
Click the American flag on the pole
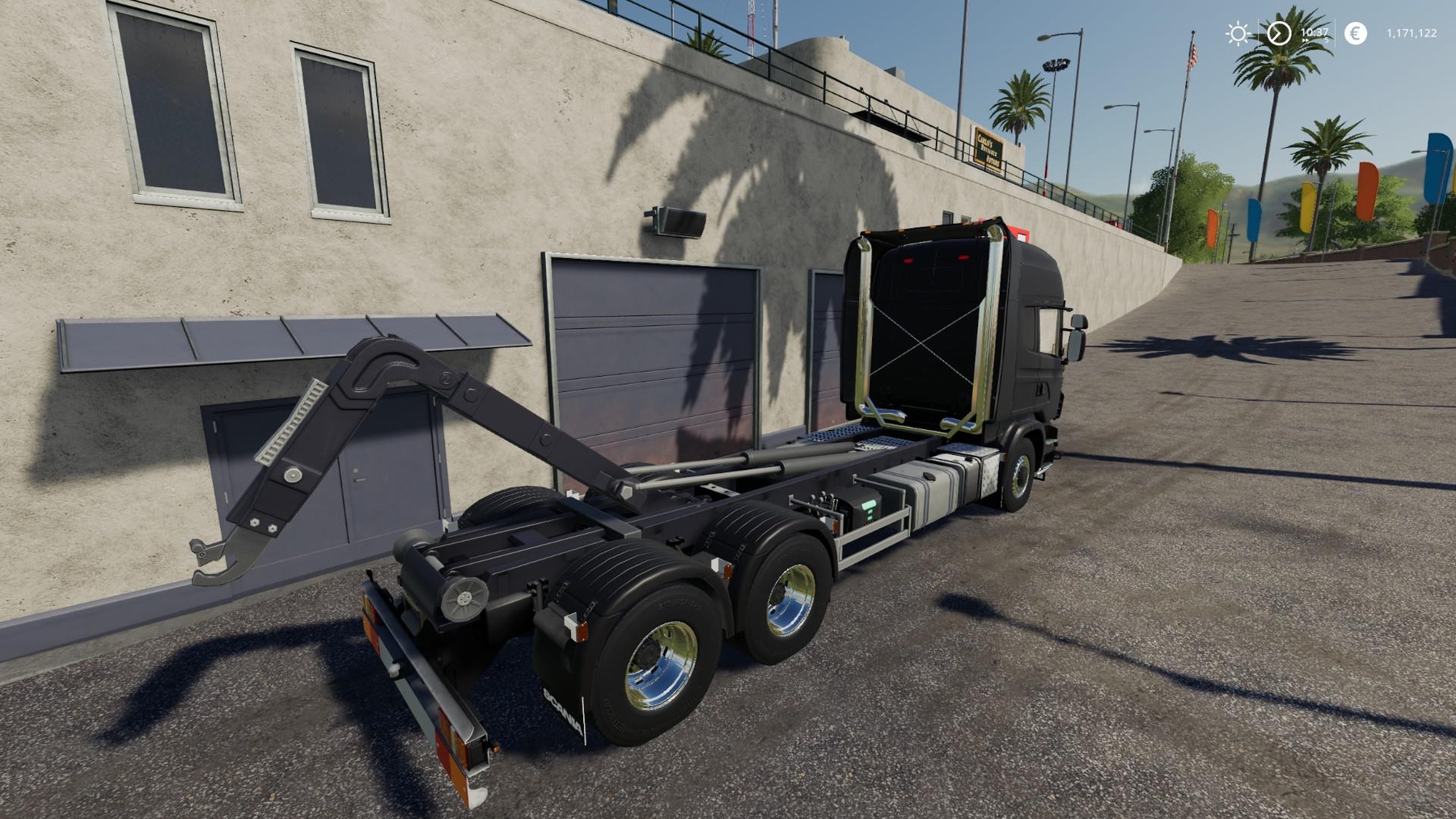click(1191, 56)
